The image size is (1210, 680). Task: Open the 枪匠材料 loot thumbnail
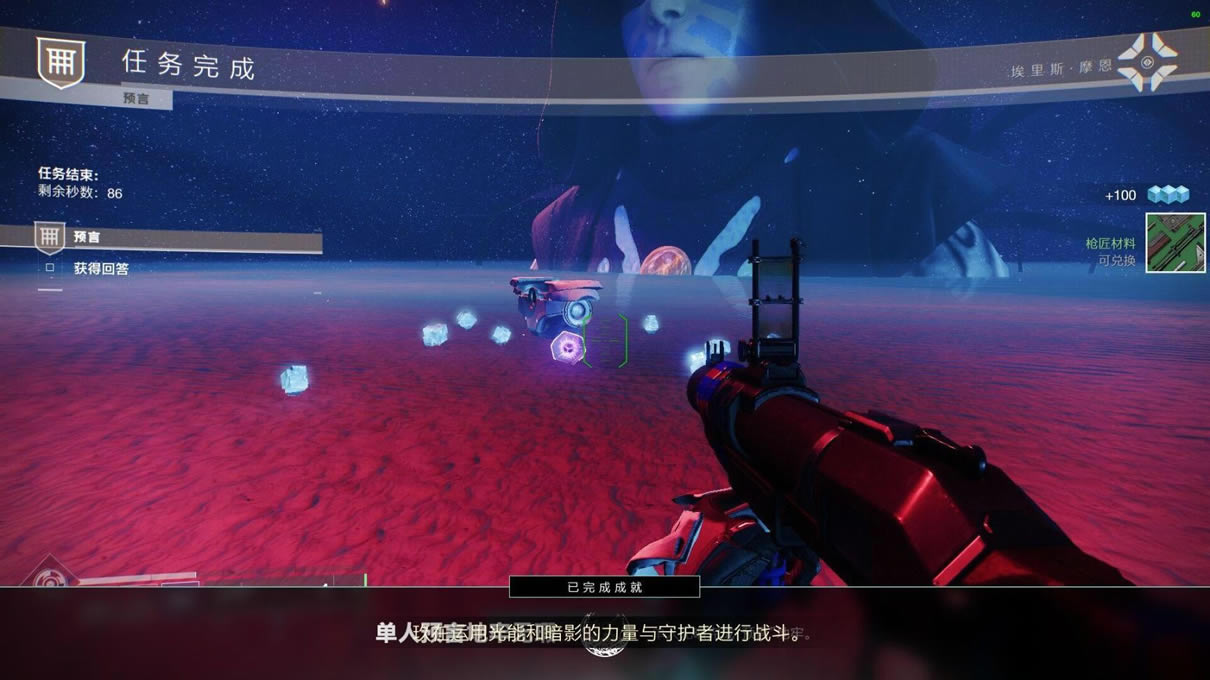[x=1174, y=243]
